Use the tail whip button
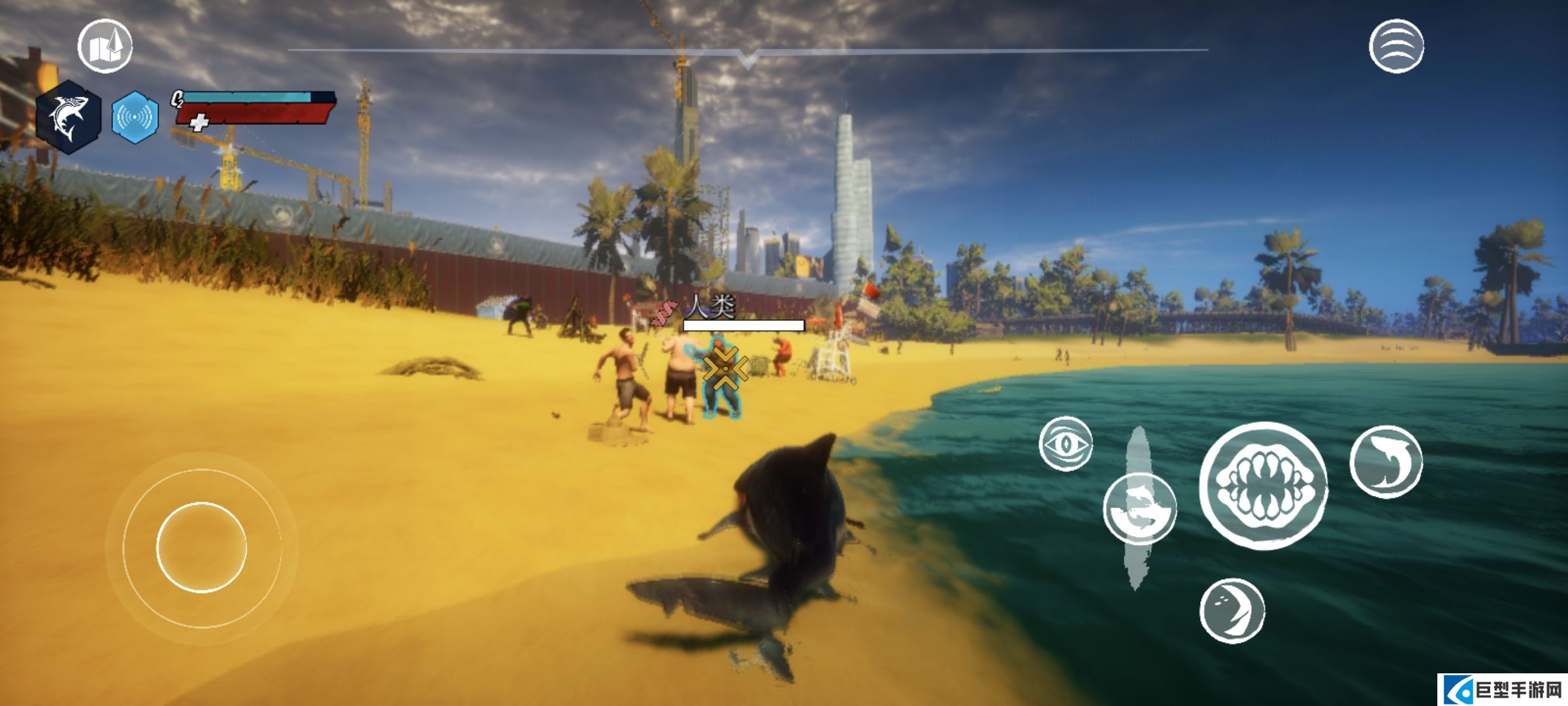This screenshot has width=1568, height=706. pos(1232,611)
